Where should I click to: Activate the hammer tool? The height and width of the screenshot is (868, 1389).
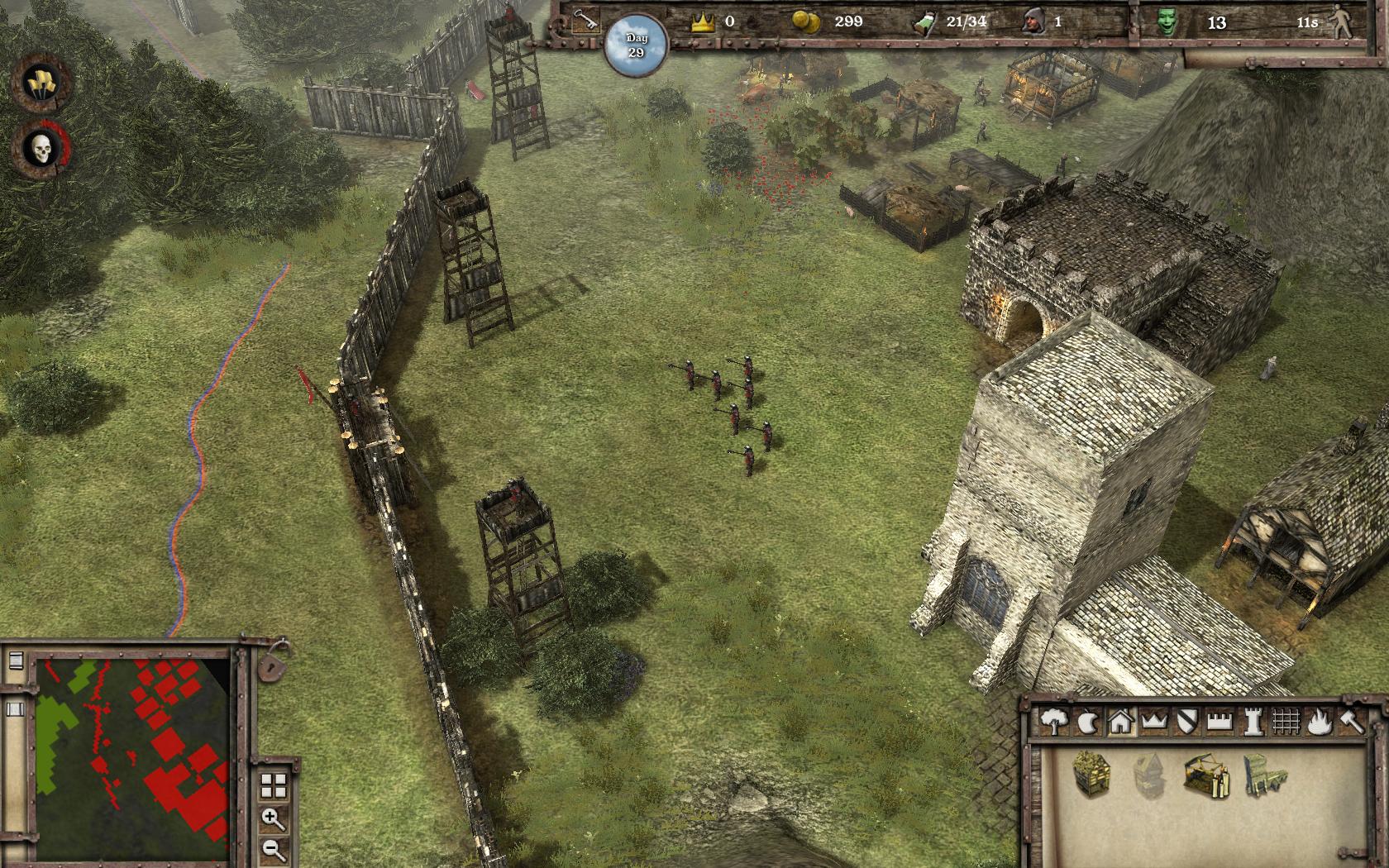point(1350,722)
